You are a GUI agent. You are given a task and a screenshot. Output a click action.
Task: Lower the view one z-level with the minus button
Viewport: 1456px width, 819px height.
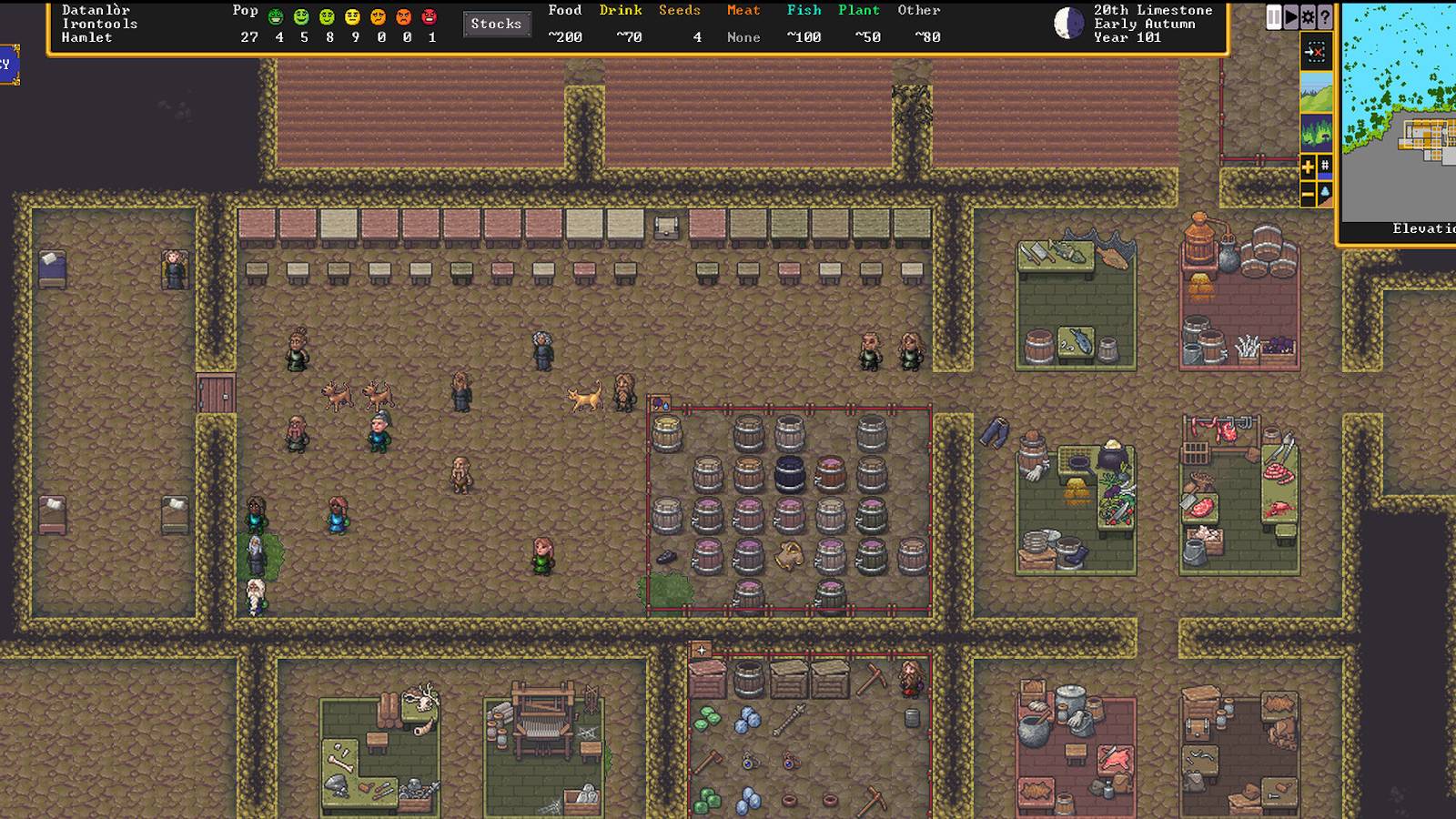tap(1307, 193)
